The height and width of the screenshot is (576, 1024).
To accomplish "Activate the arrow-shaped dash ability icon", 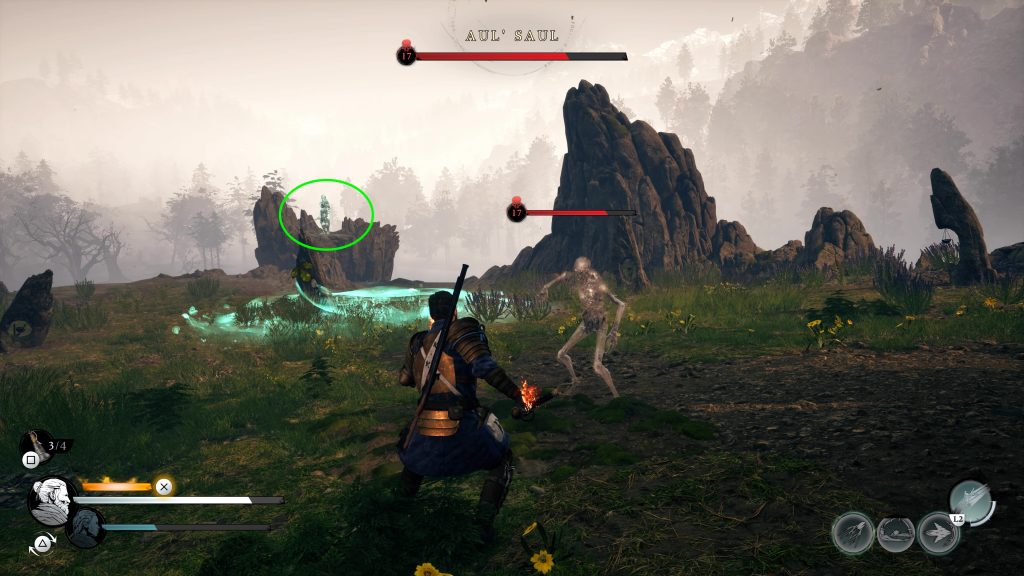I will [x=938, y=533].
